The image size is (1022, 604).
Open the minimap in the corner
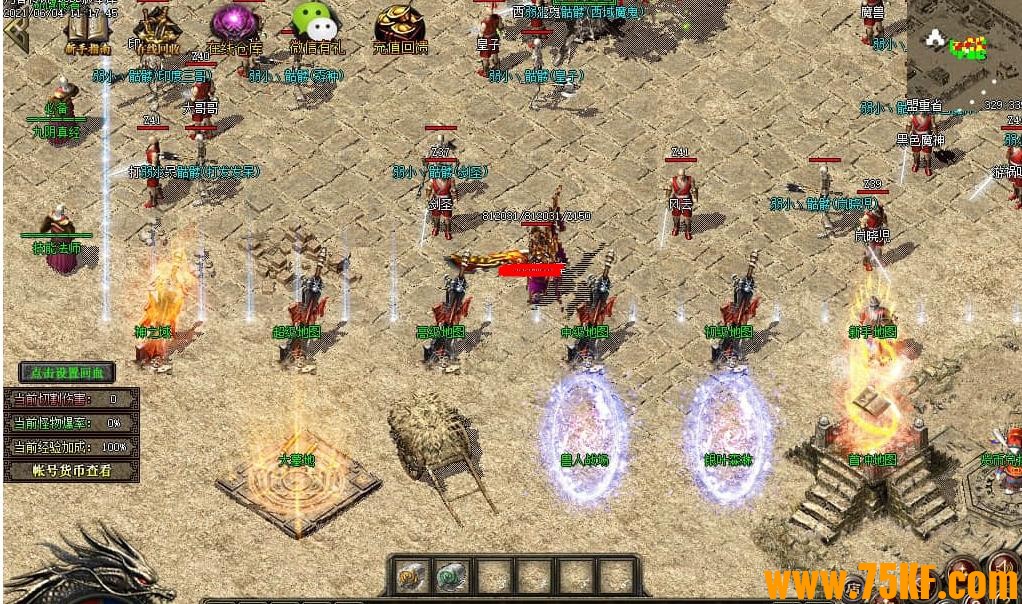point(963,48)
